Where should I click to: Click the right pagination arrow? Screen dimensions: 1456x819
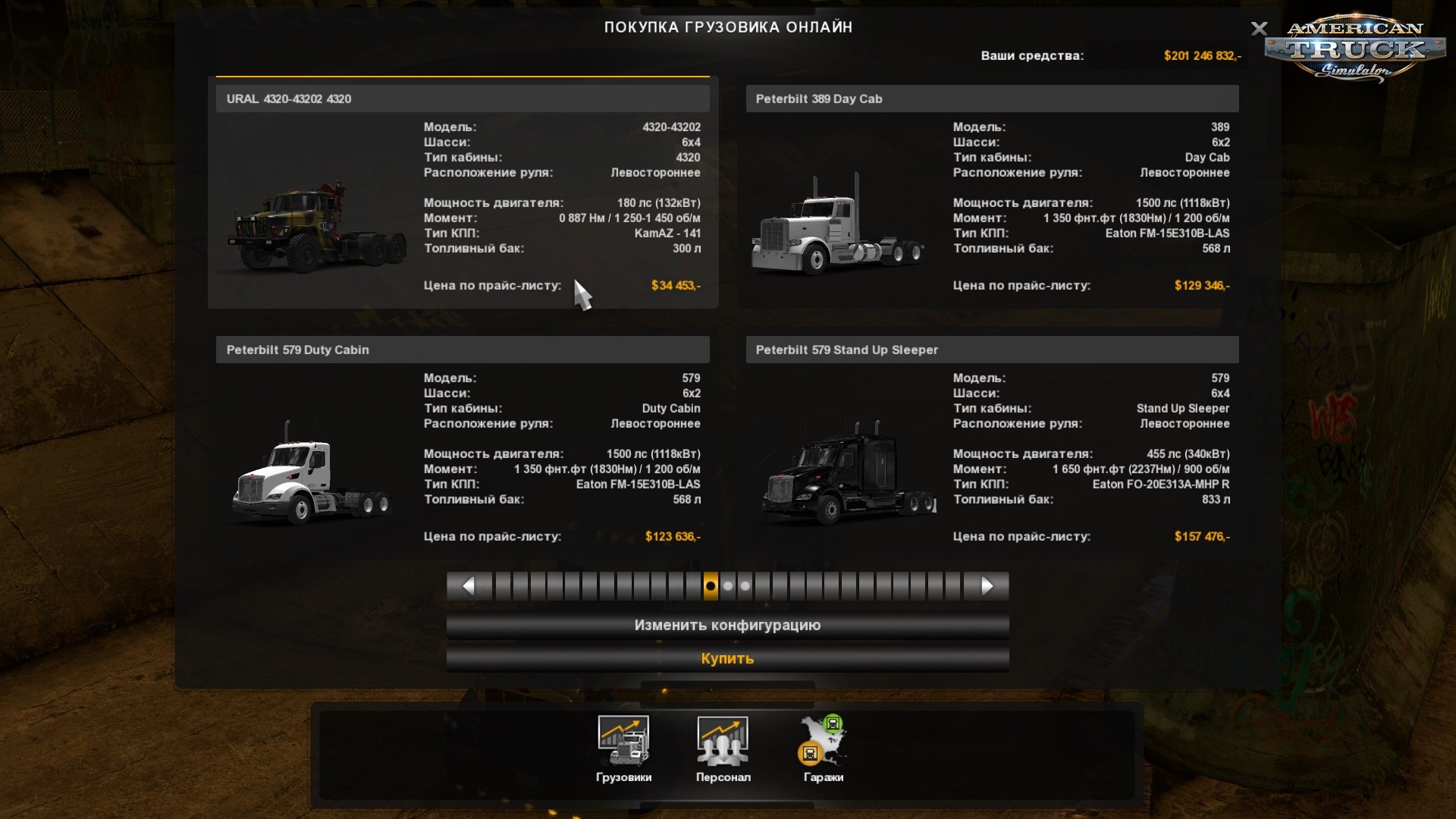click(987, 585)
